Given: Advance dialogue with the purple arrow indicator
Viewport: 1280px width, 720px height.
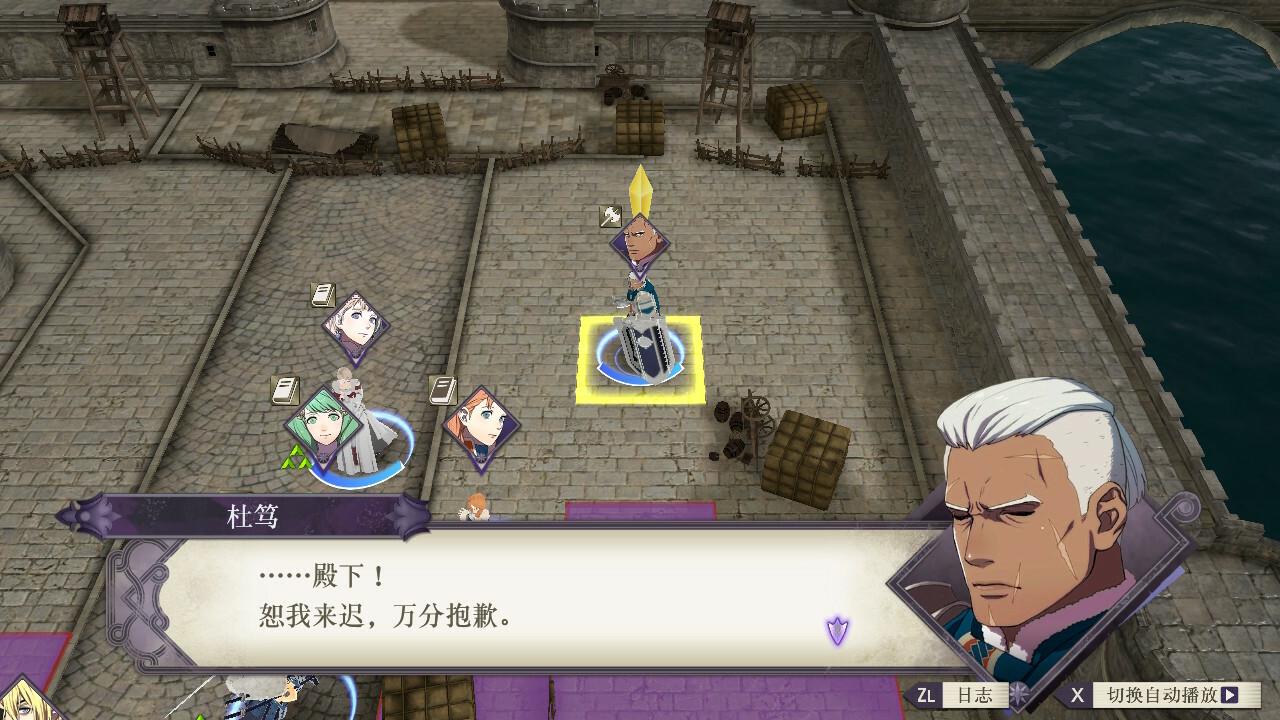Looking at the screenshot, I should pos(837,630).
